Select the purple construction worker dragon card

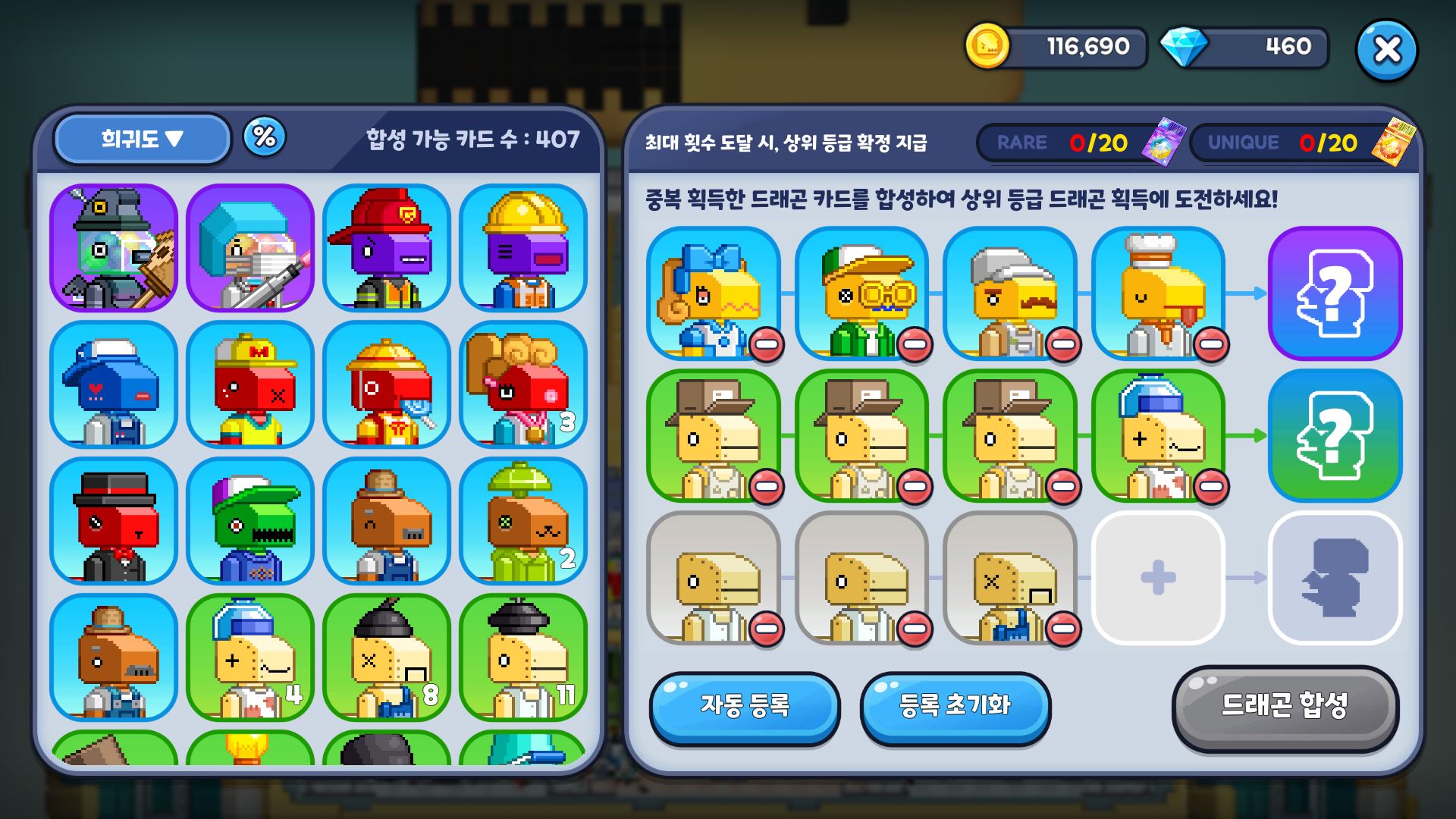coord(522,248)
